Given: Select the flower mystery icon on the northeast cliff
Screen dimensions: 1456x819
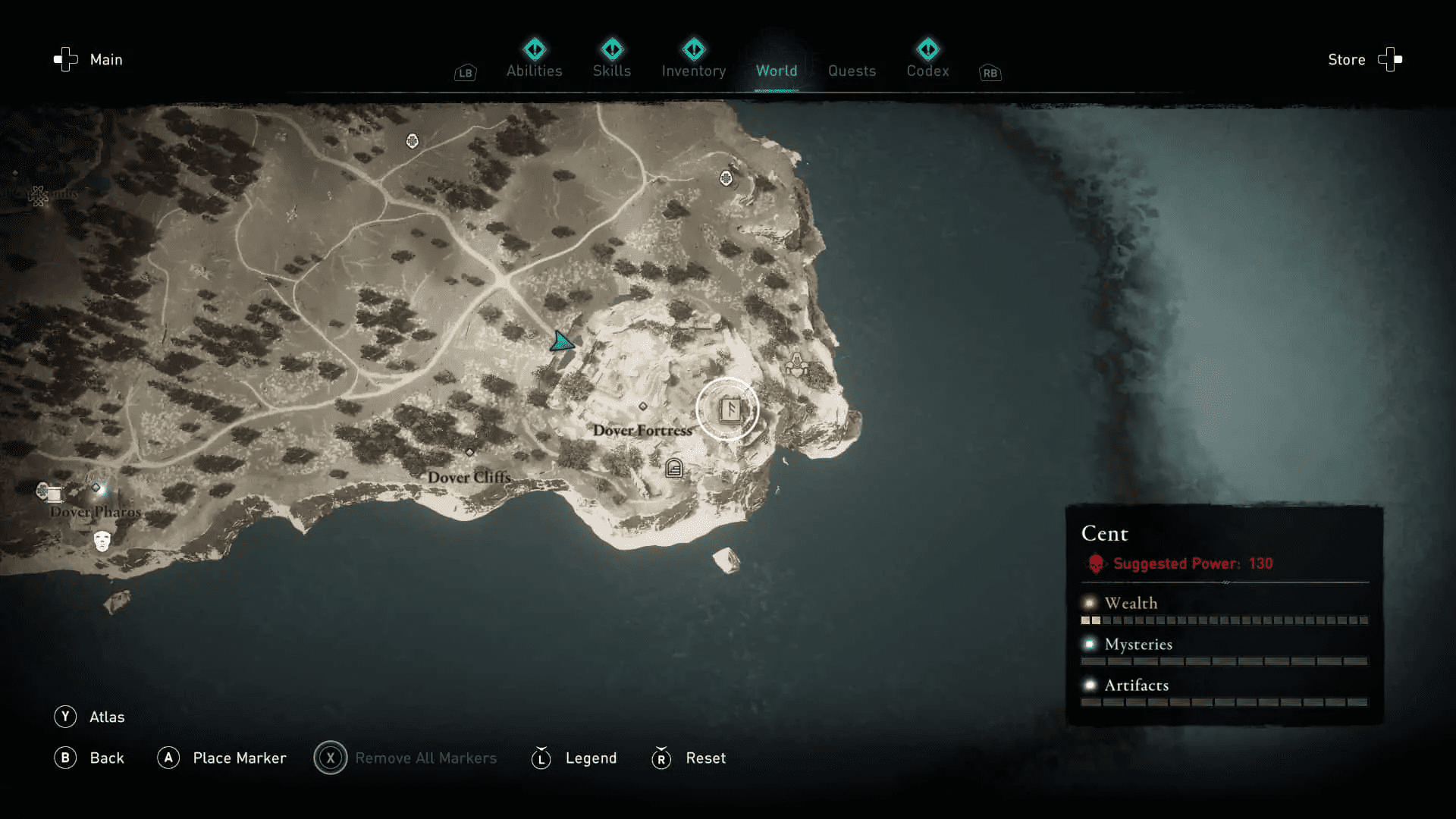Looking at the screenshot, I should tap(726, 177).
